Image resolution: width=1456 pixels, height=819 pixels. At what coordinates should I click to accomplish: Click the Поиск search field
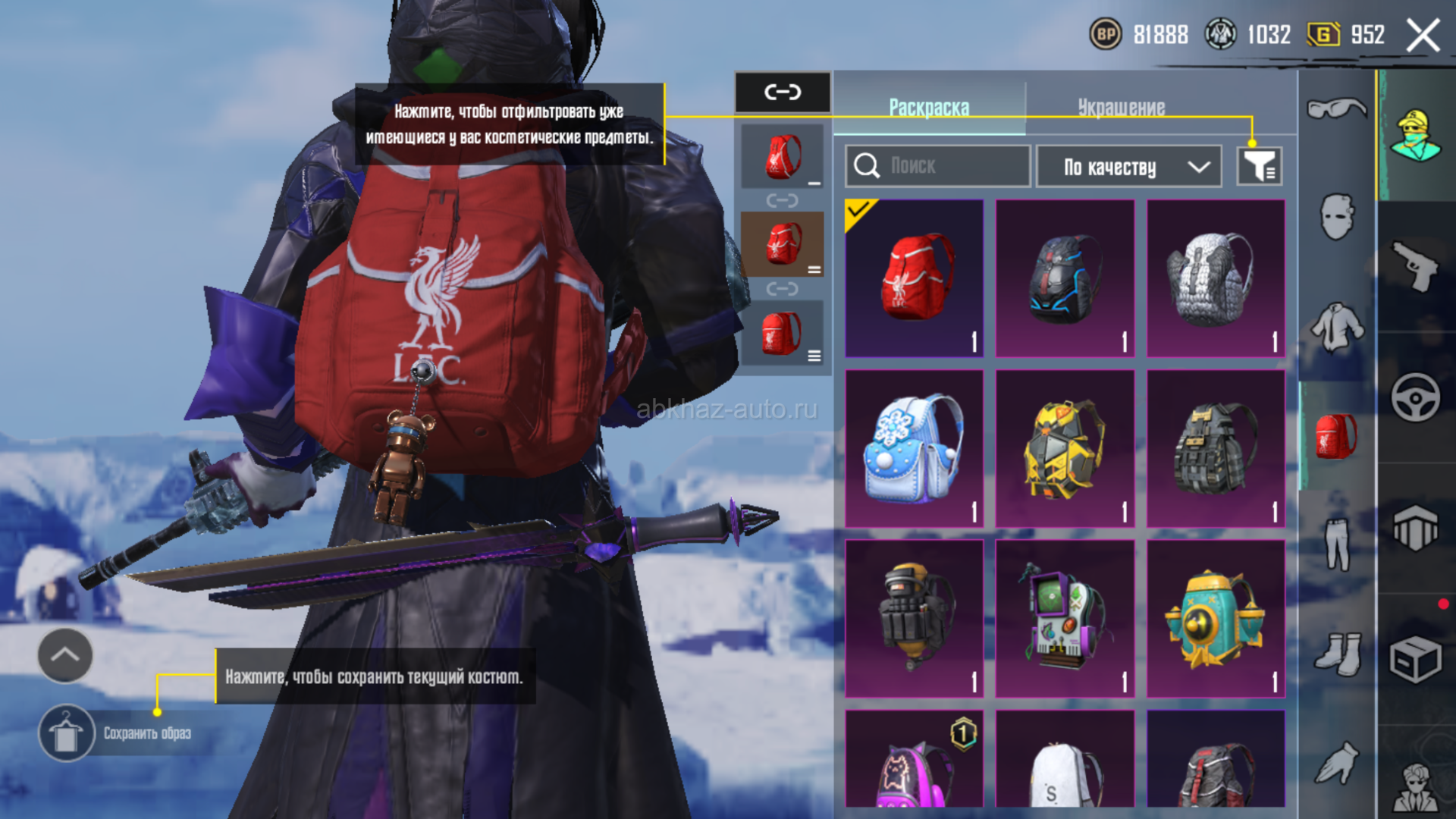[x=938, y=166]
